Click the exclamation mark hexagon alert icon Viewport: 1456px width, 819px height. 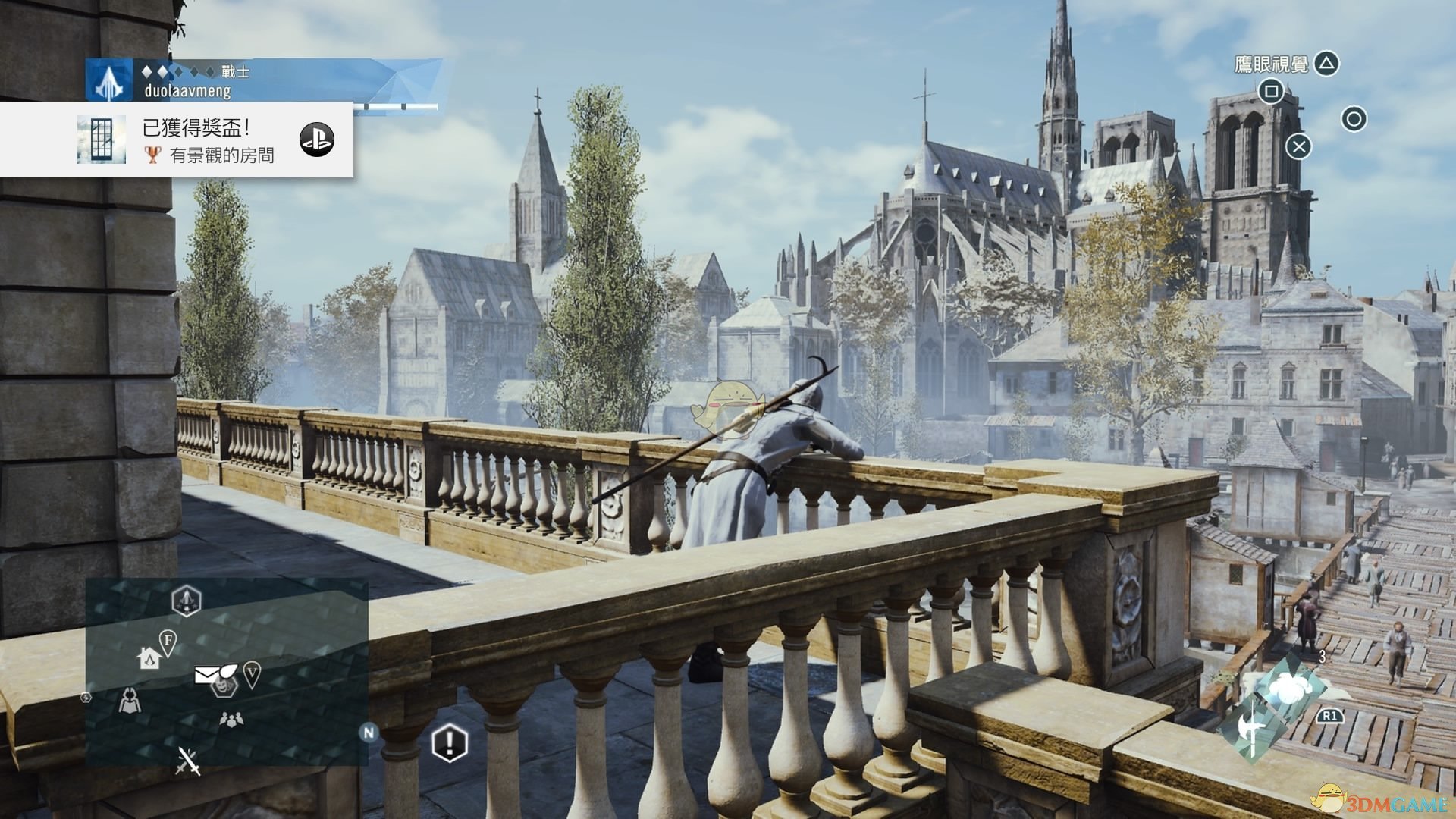tap(449, 742)
